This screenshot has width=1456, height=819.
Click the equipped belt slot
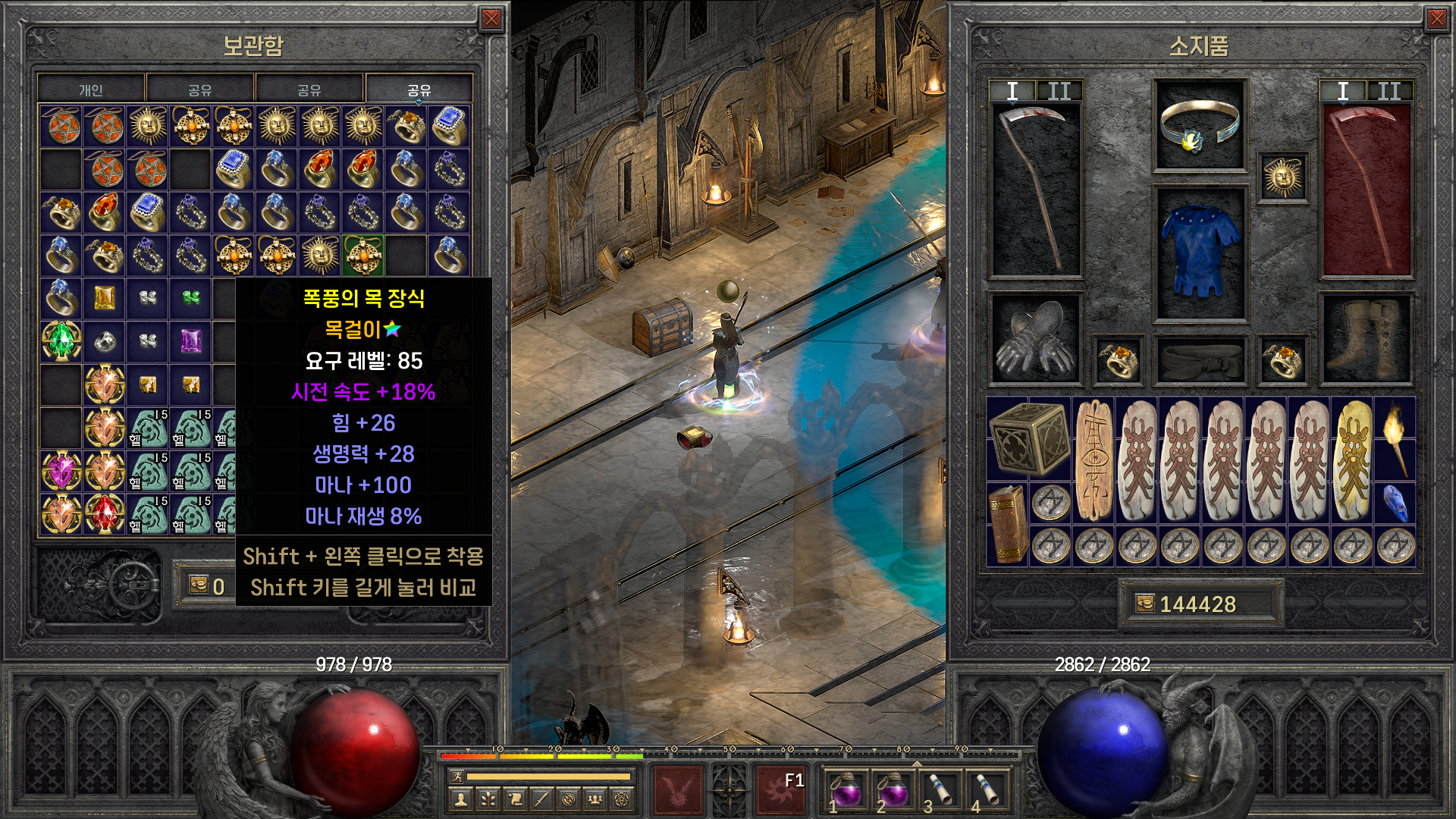(x=1200, y=359)
